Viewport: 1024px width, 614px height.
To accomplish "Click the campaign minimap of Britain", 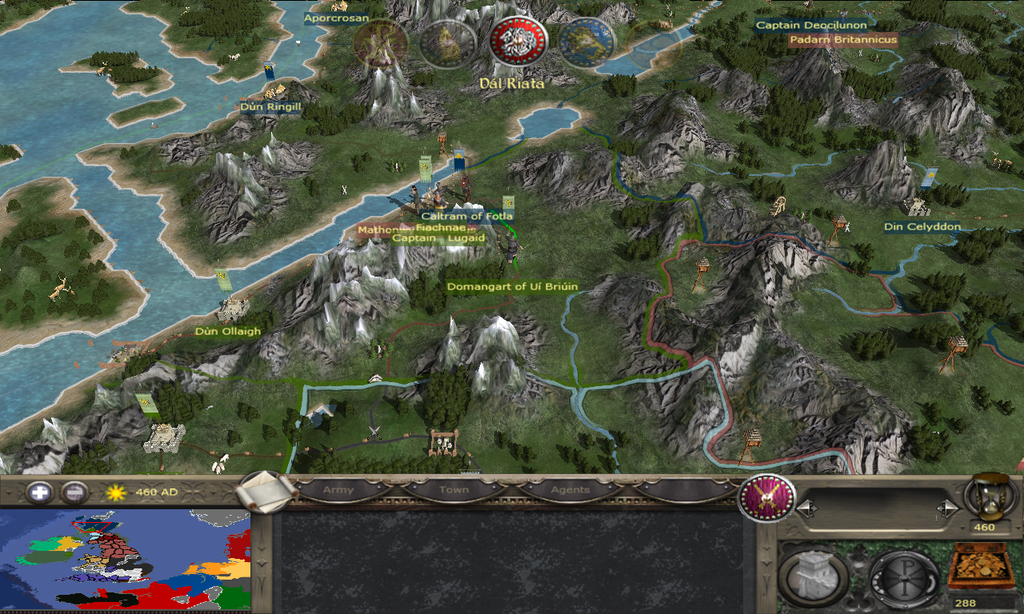I will coord(125,560).
